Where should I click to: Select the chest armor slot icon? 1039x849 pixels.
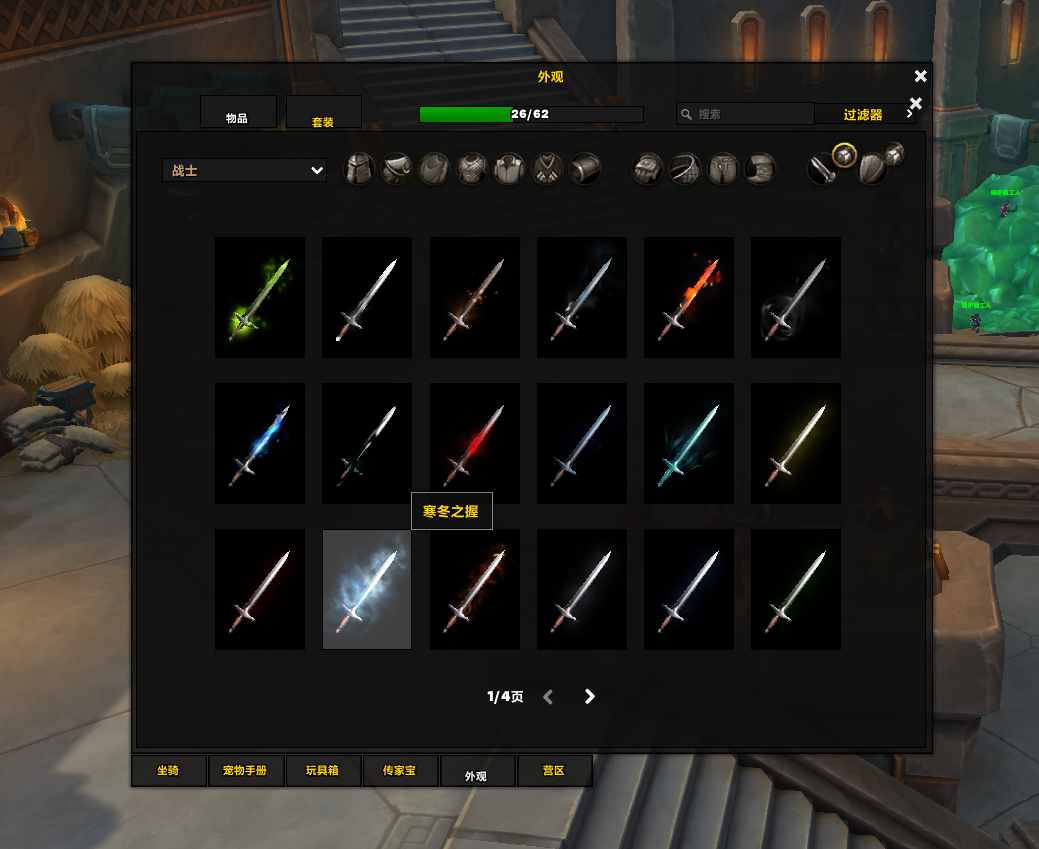472,170
